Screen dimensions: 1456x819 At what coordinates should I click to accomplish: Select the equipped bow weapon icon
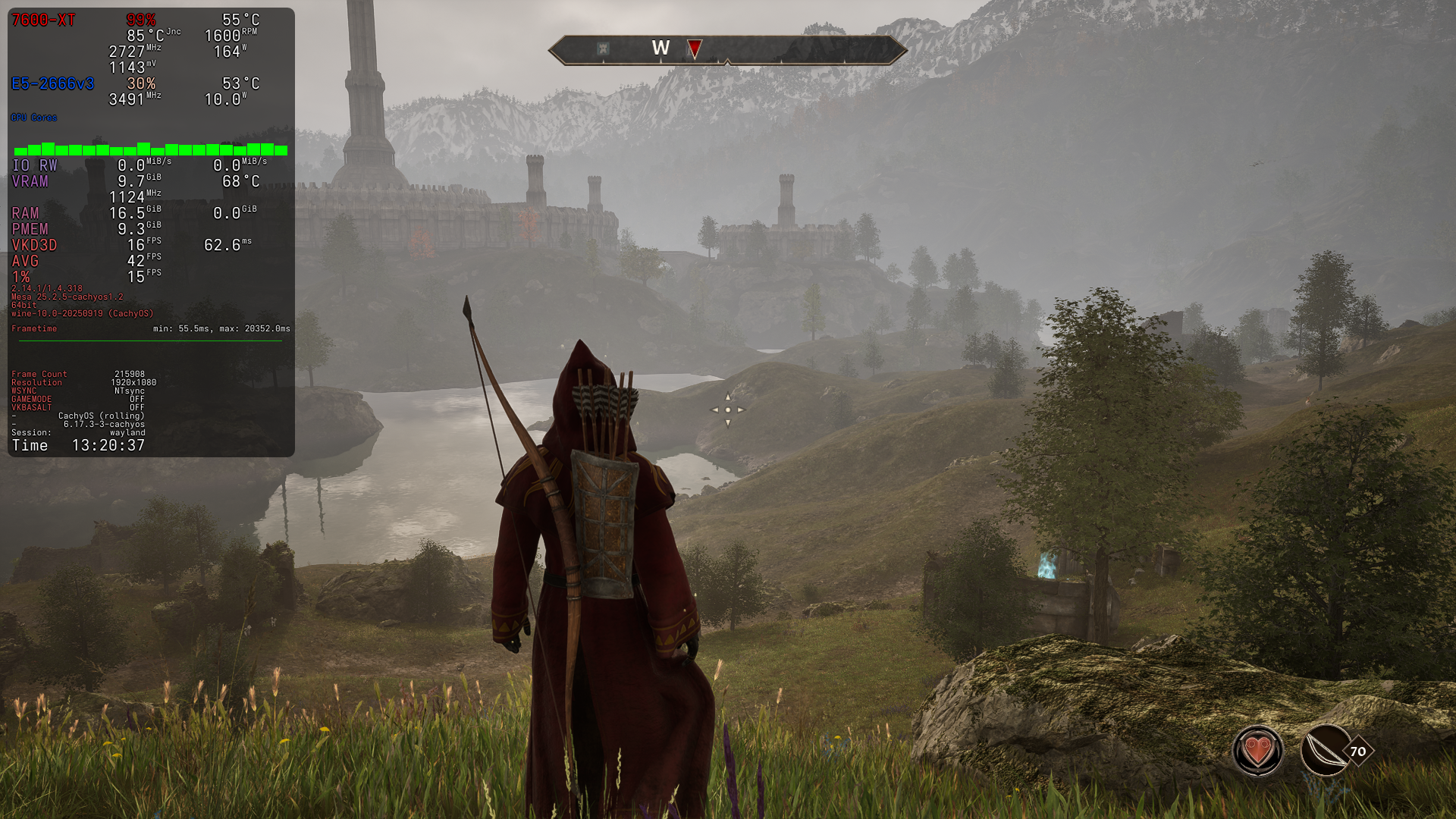[x=1326, y=751]
